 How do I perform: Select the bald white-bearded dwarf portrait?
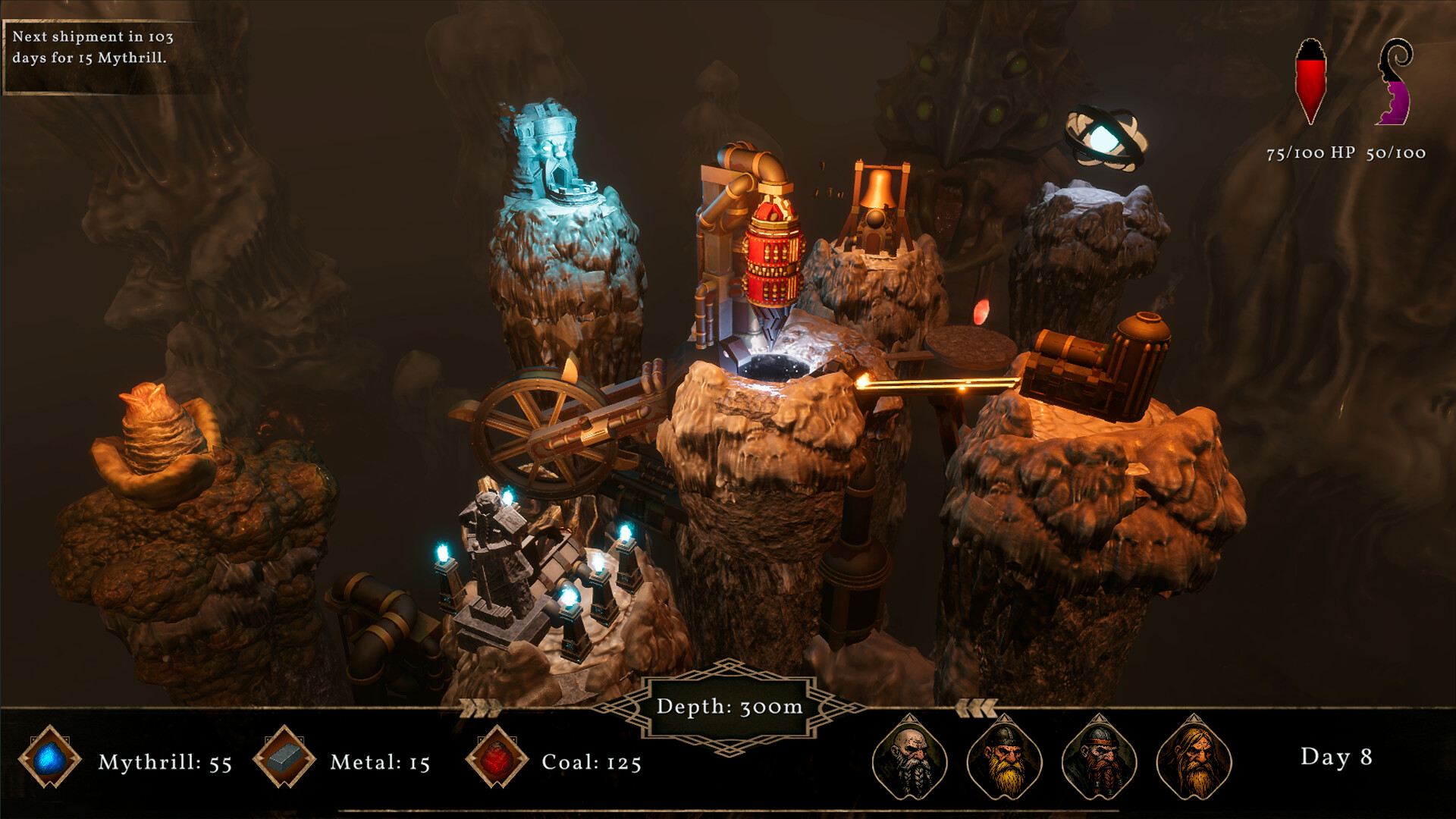click(x=909, y=758)
